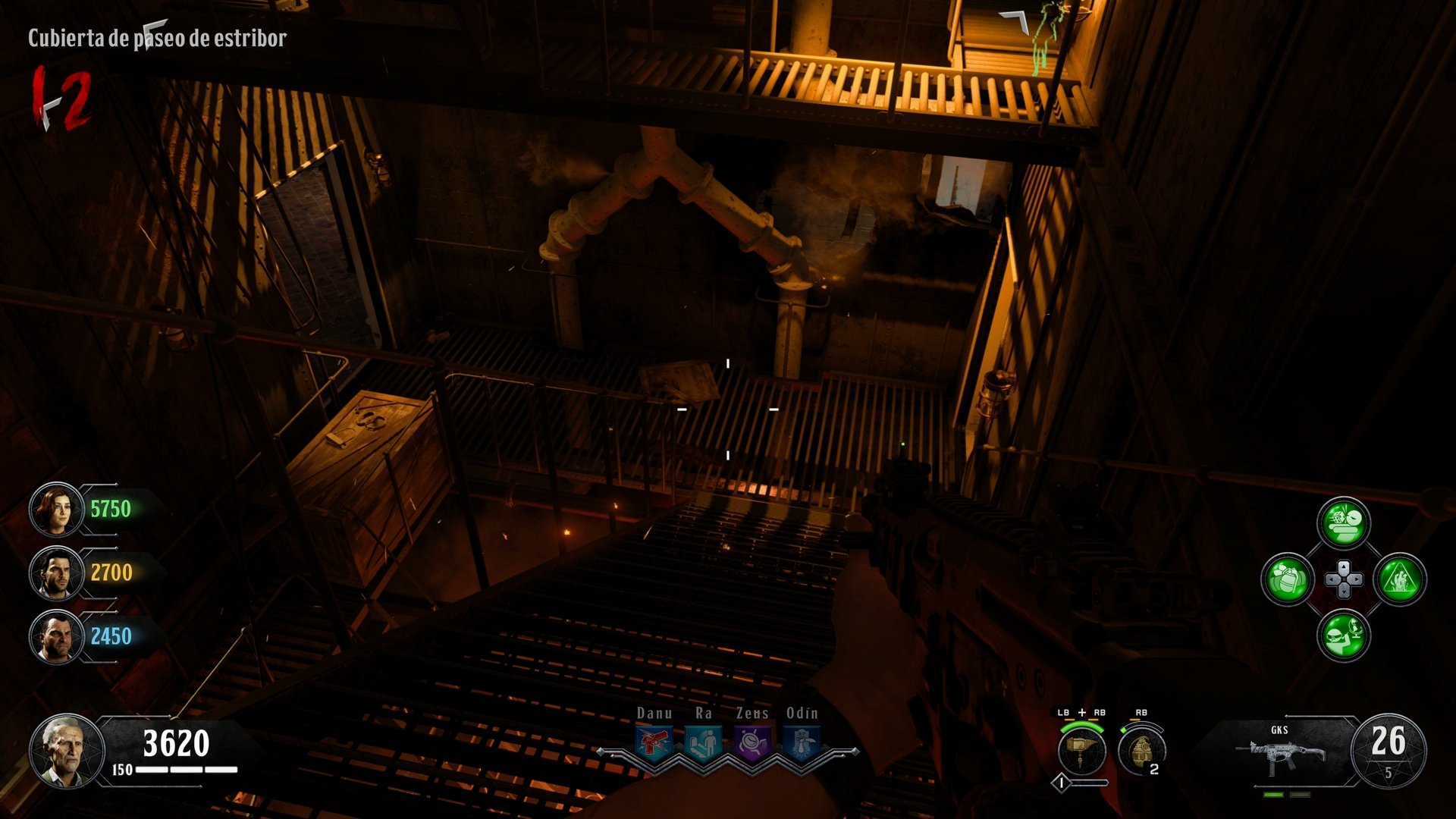Image resolution: width=1456 pixels, height=819 pixels.
Task: Toggle the spy-and-globe perk orb
Action: coord(1344,635)
